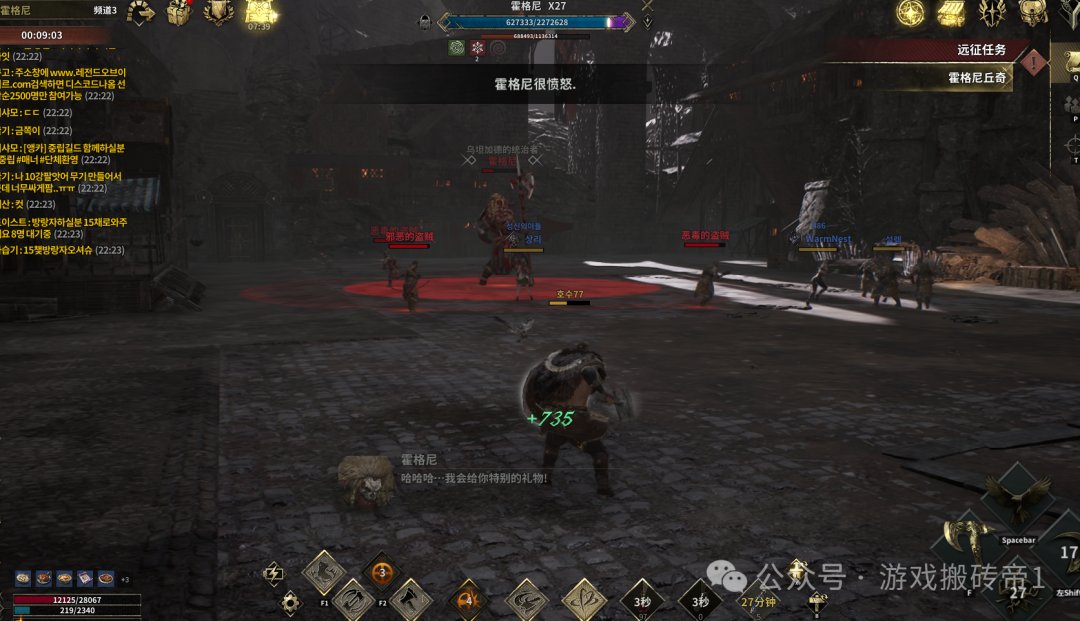Open the gear settings icon
The width and height of the screenshot is (1080, 621).
[x=291, y=602]
